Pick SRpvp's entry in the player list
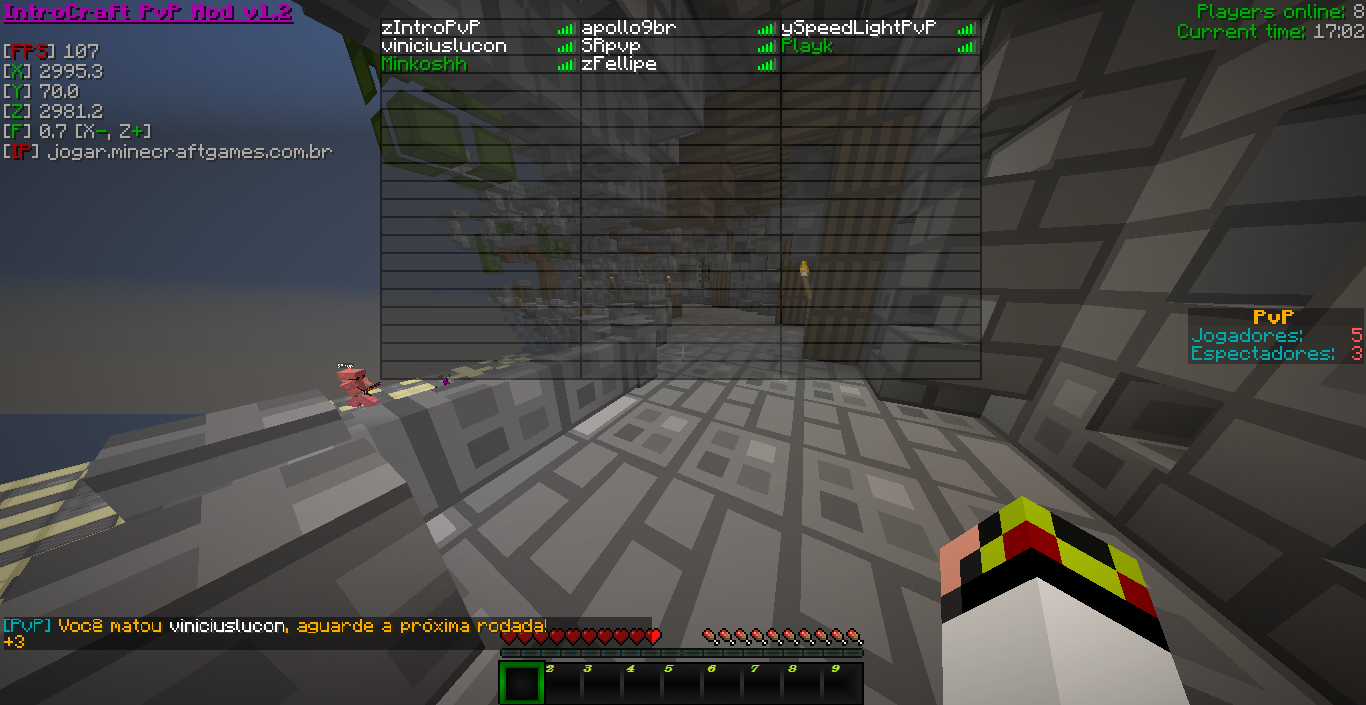1366x705 pixels. (611, 46)
